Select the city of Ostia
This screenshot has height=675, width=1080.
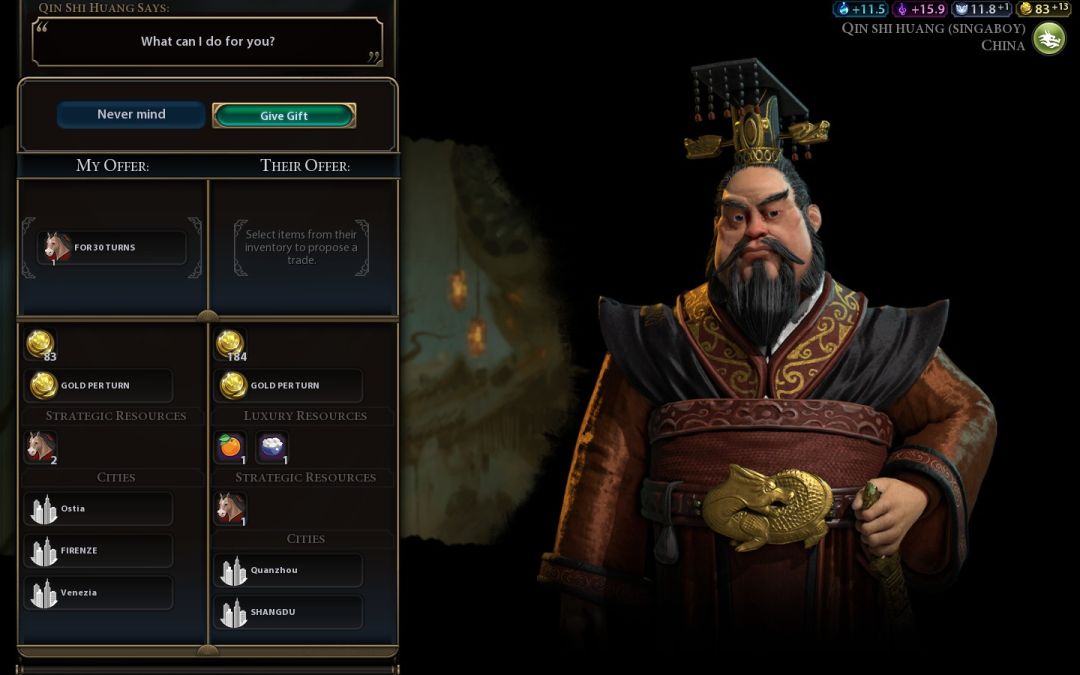coord(98,509)
